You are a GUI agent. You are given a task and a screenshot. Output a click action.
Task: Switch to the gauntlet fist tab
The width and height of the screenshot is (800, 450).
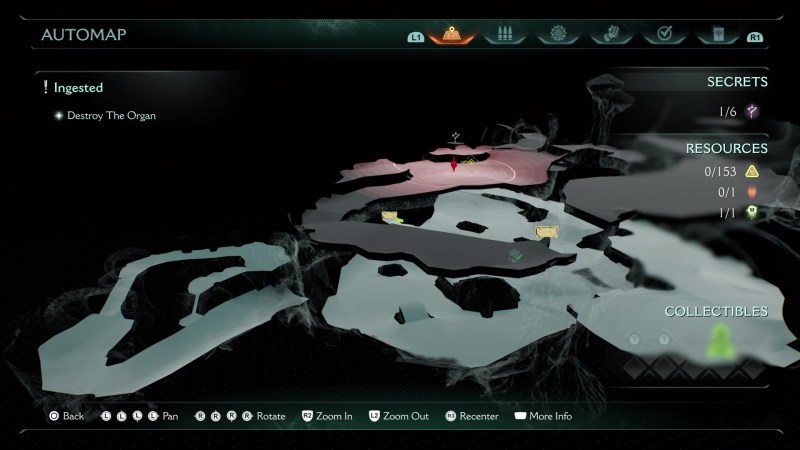point(610,35)
